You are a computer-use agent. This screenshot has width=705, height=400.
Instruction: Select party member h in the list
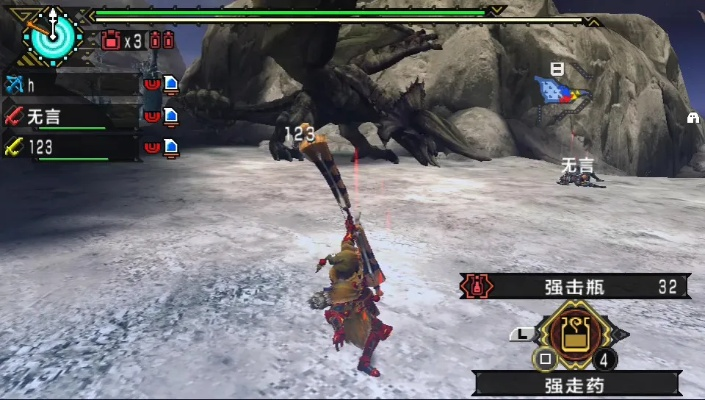click(x=70, y=85)
